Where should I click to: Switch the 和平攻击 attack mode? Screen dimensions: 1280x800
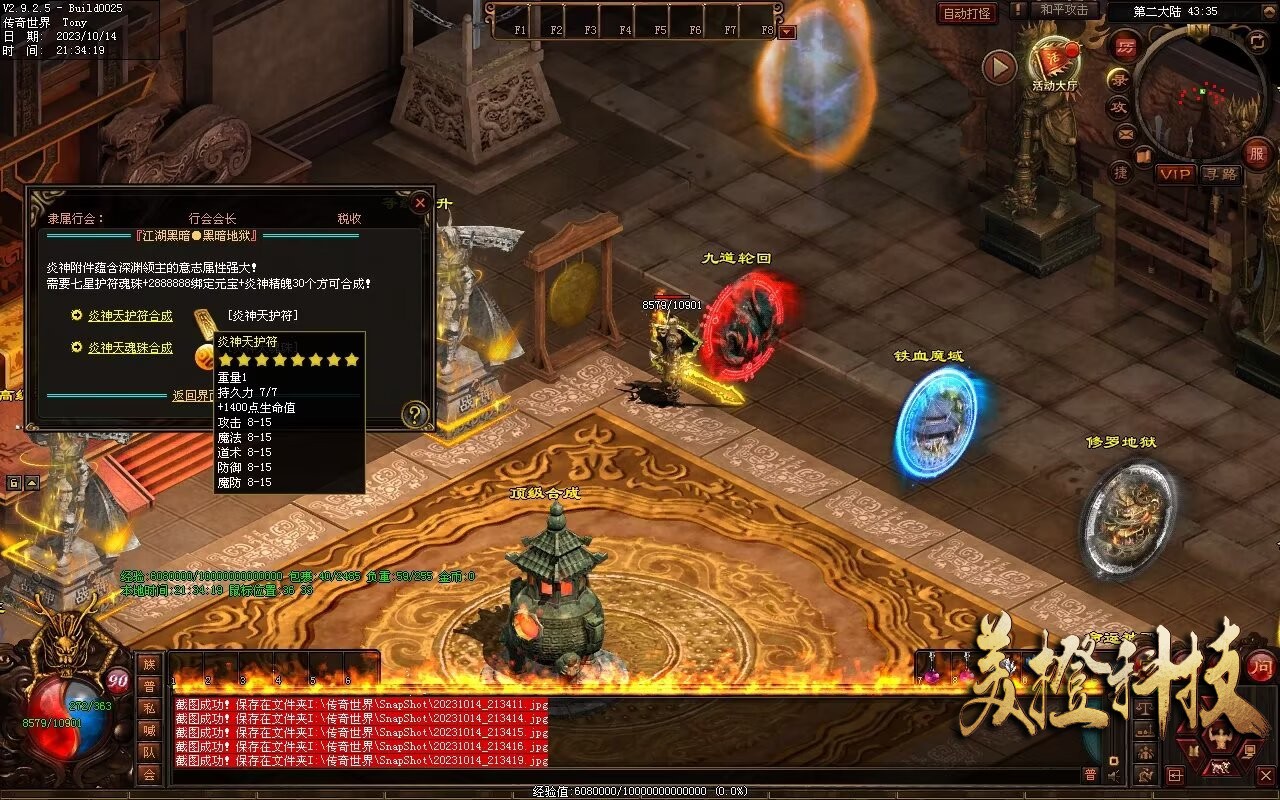pos(1063,10)
